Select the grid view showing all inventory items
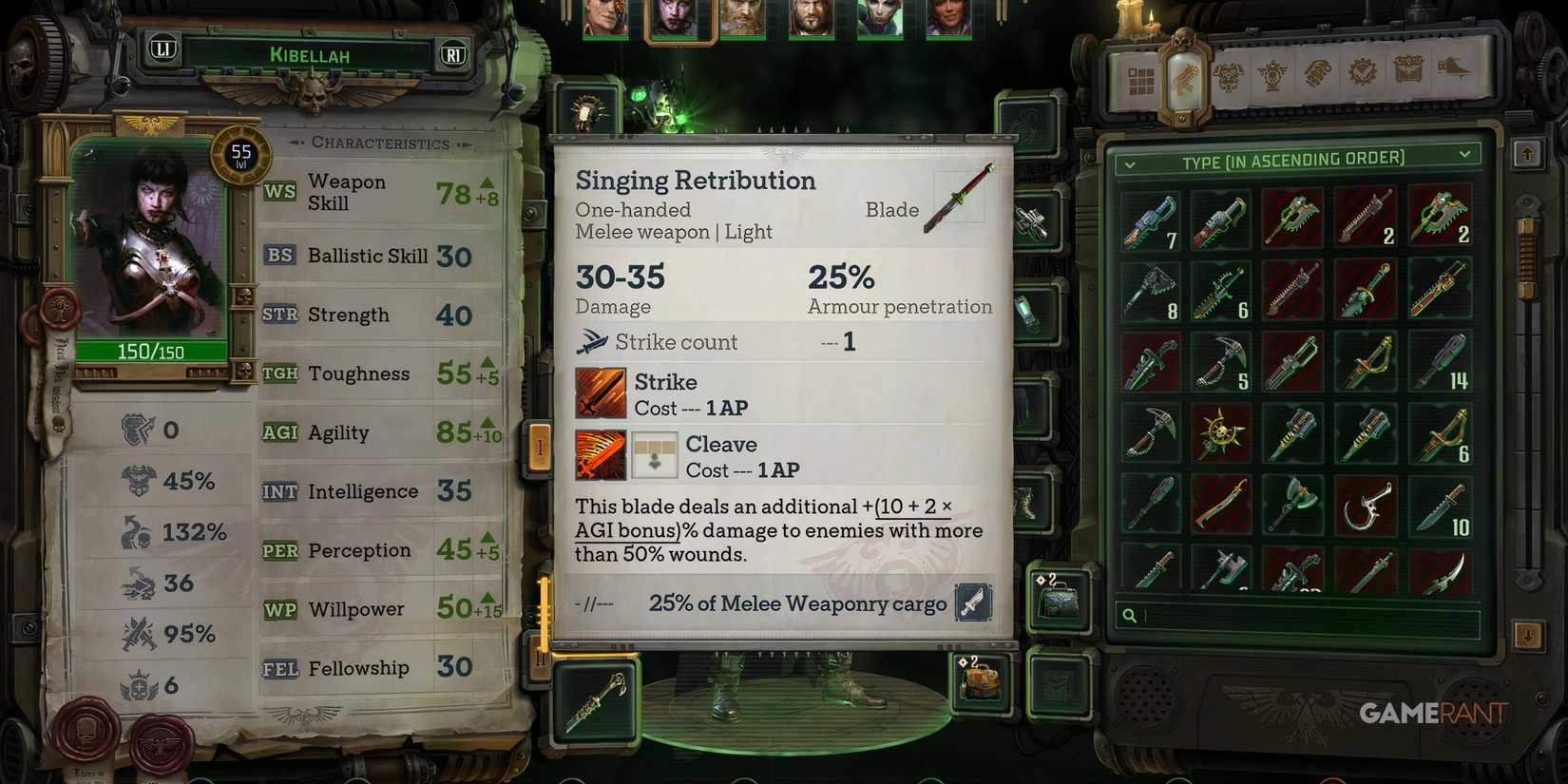 click(x=1139, y=77)
